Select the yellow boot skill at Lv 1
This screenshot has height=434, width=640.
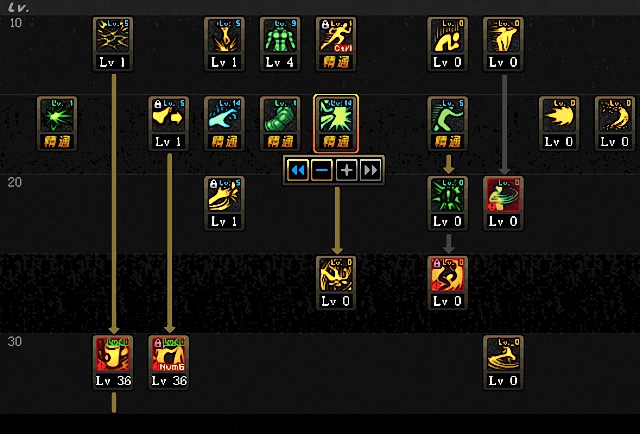(x=224, y=196)
